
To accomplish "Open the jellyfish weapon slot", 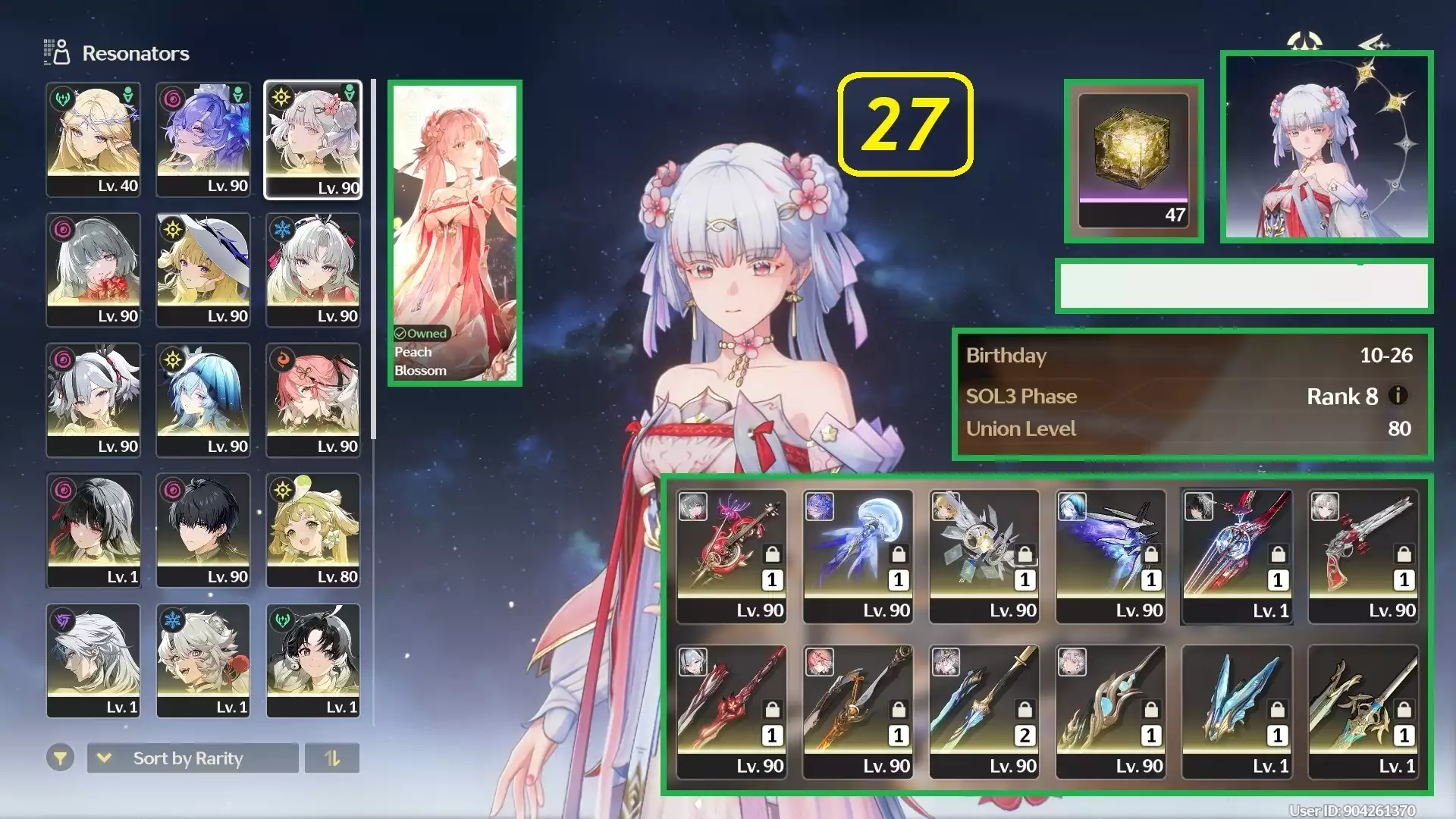I will point(858,556).
